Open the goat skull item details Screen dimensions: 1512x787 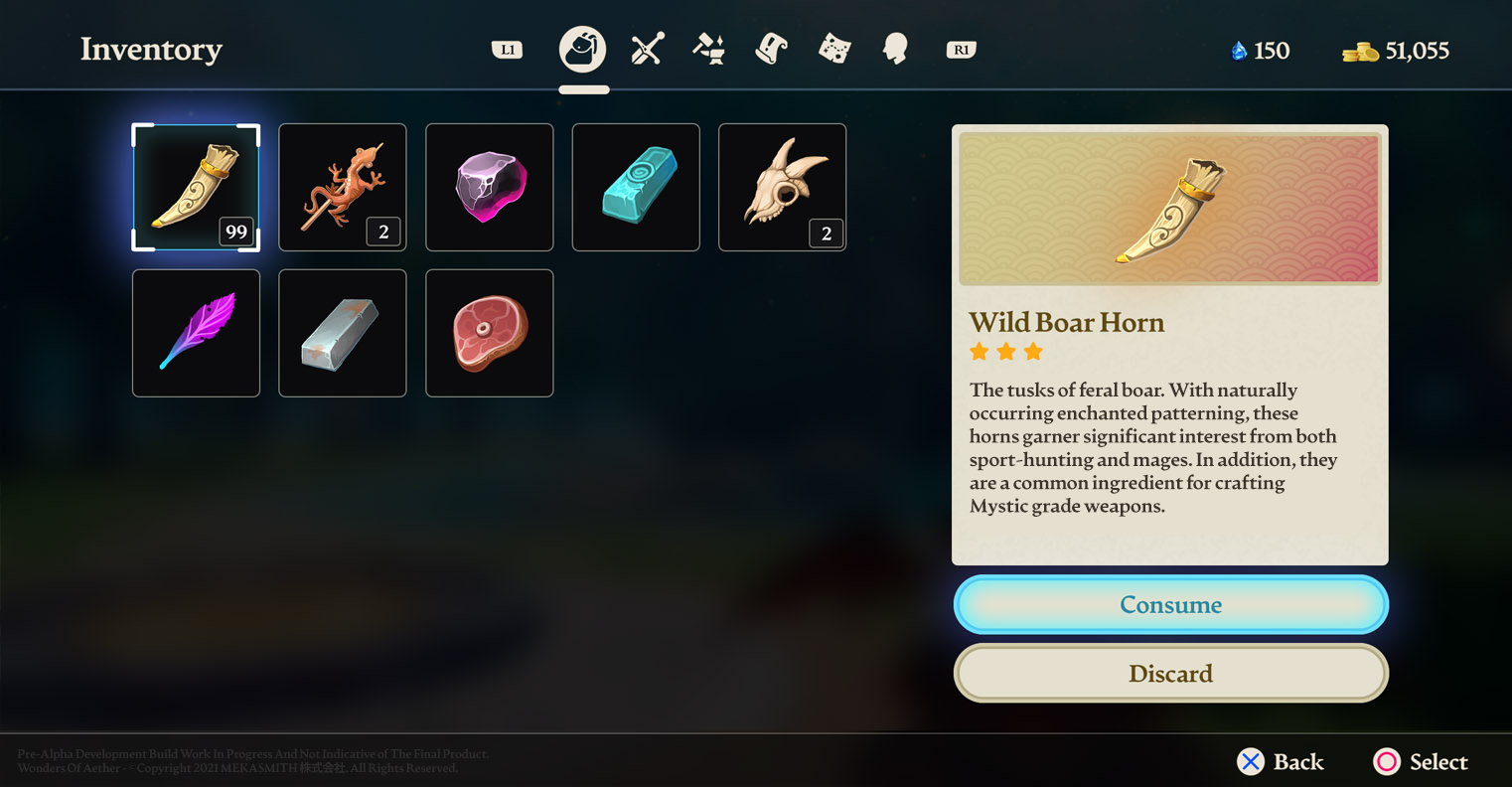pos(782,187)
